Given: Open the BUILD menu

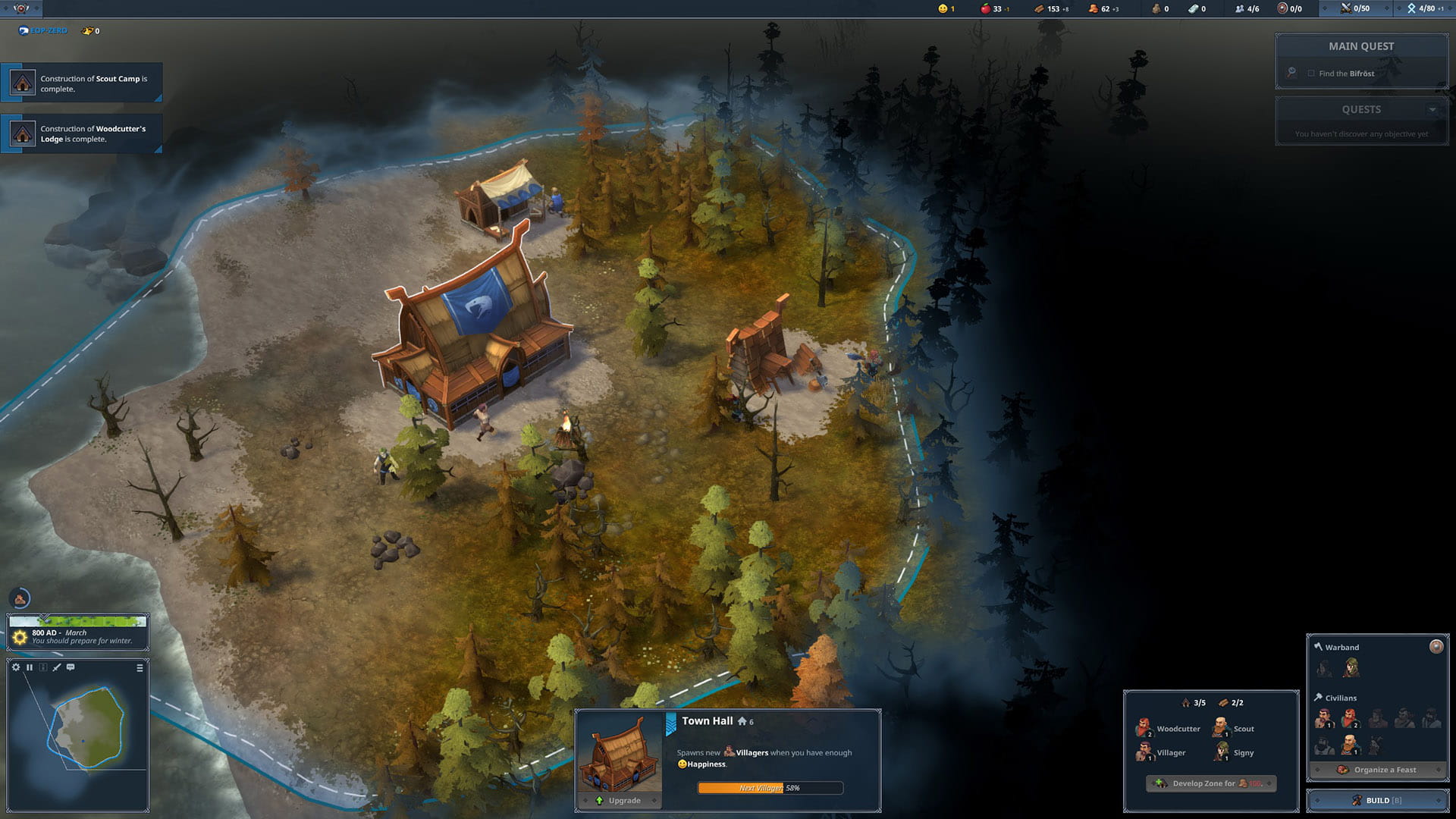Looking at the screenshot, I should (1377, 801).
